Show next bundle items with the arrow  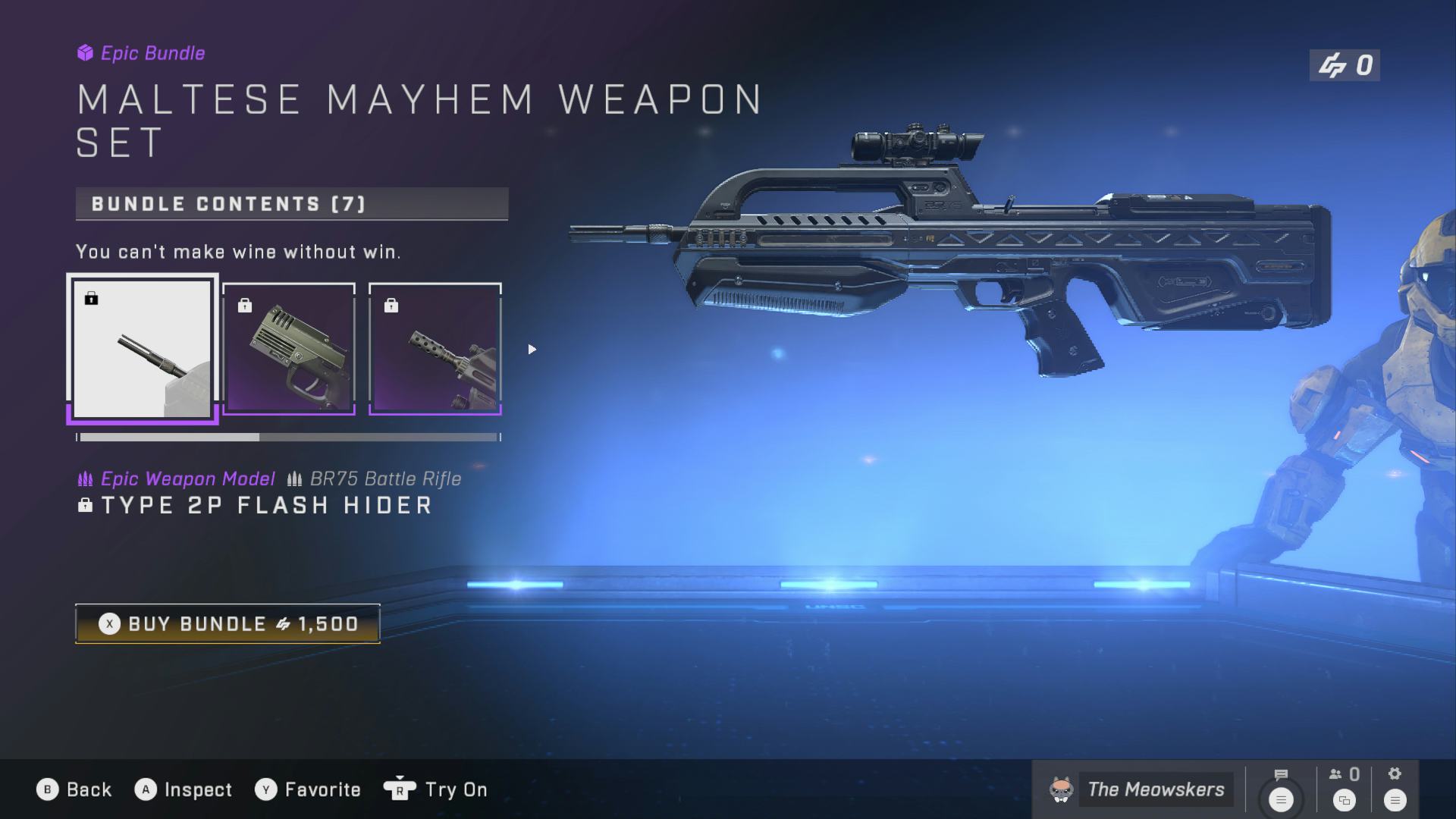click(x=532, y=350)
